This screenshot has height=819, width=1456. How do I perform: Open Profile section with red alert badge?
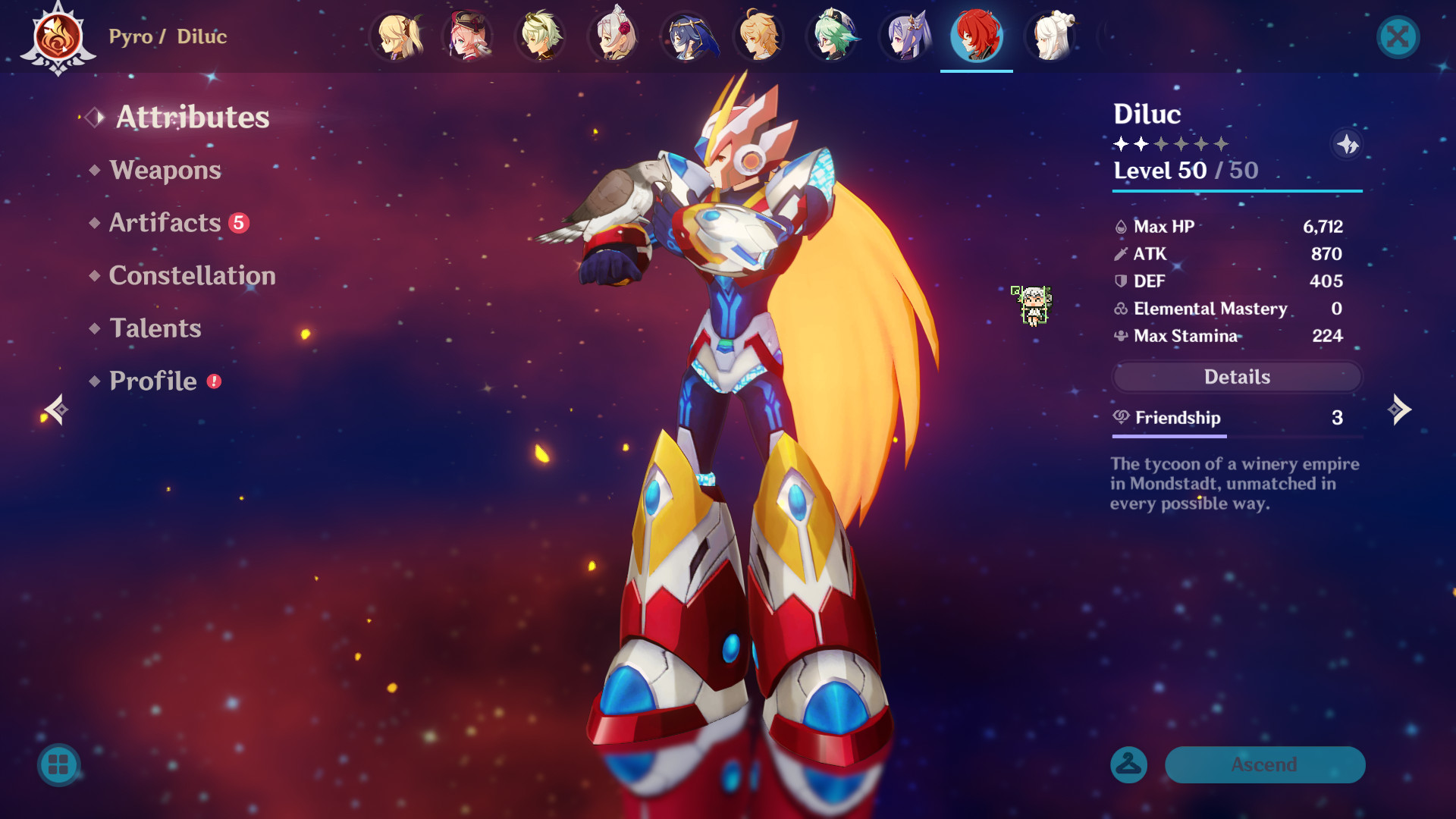pos(152,381)
